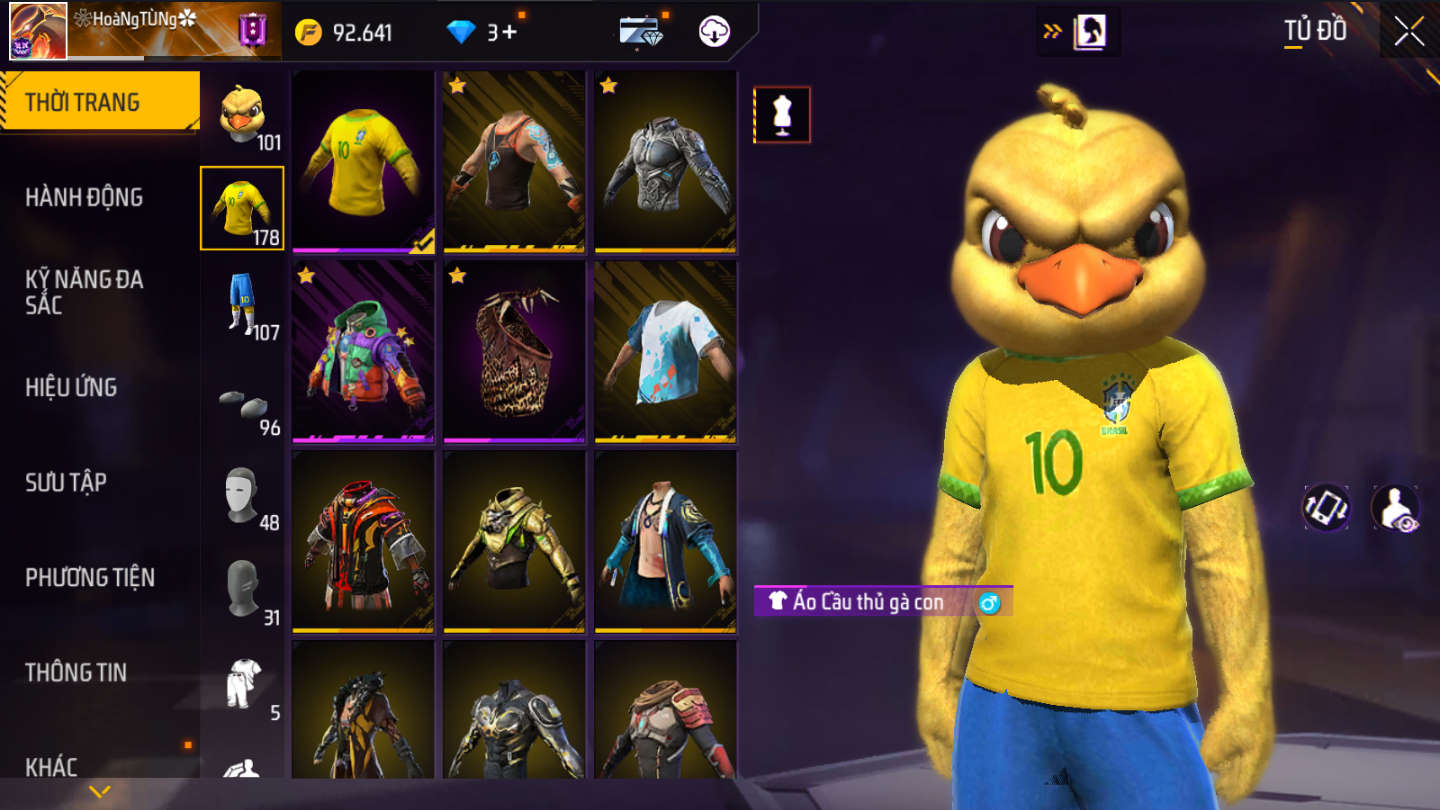Close the wardrobe screen
Viewport: 1440px width, 810px height.
(x=1409, y=32)
